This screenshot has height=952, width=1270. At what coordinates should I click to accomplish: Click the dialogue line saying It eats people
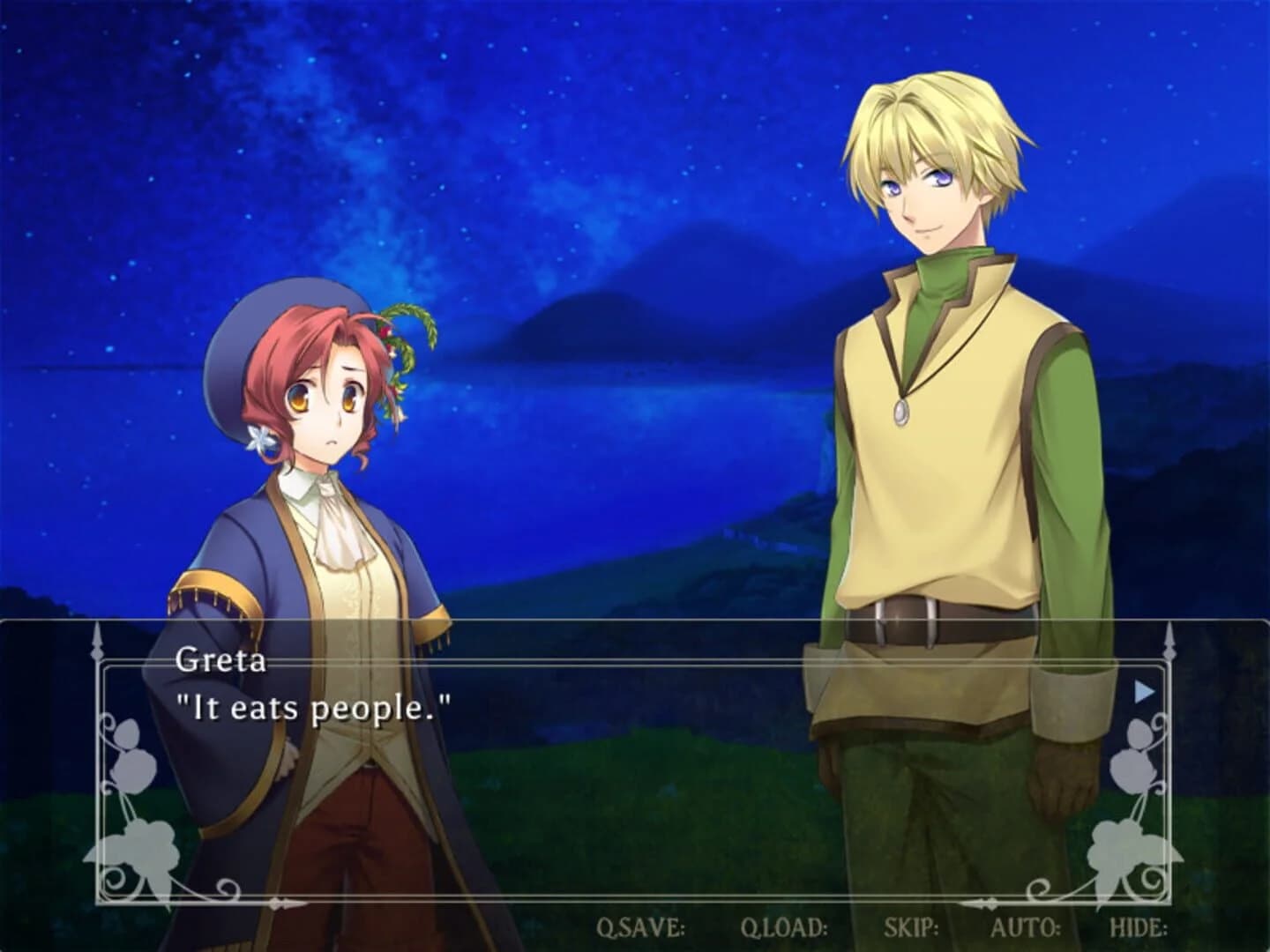[313, 705]
